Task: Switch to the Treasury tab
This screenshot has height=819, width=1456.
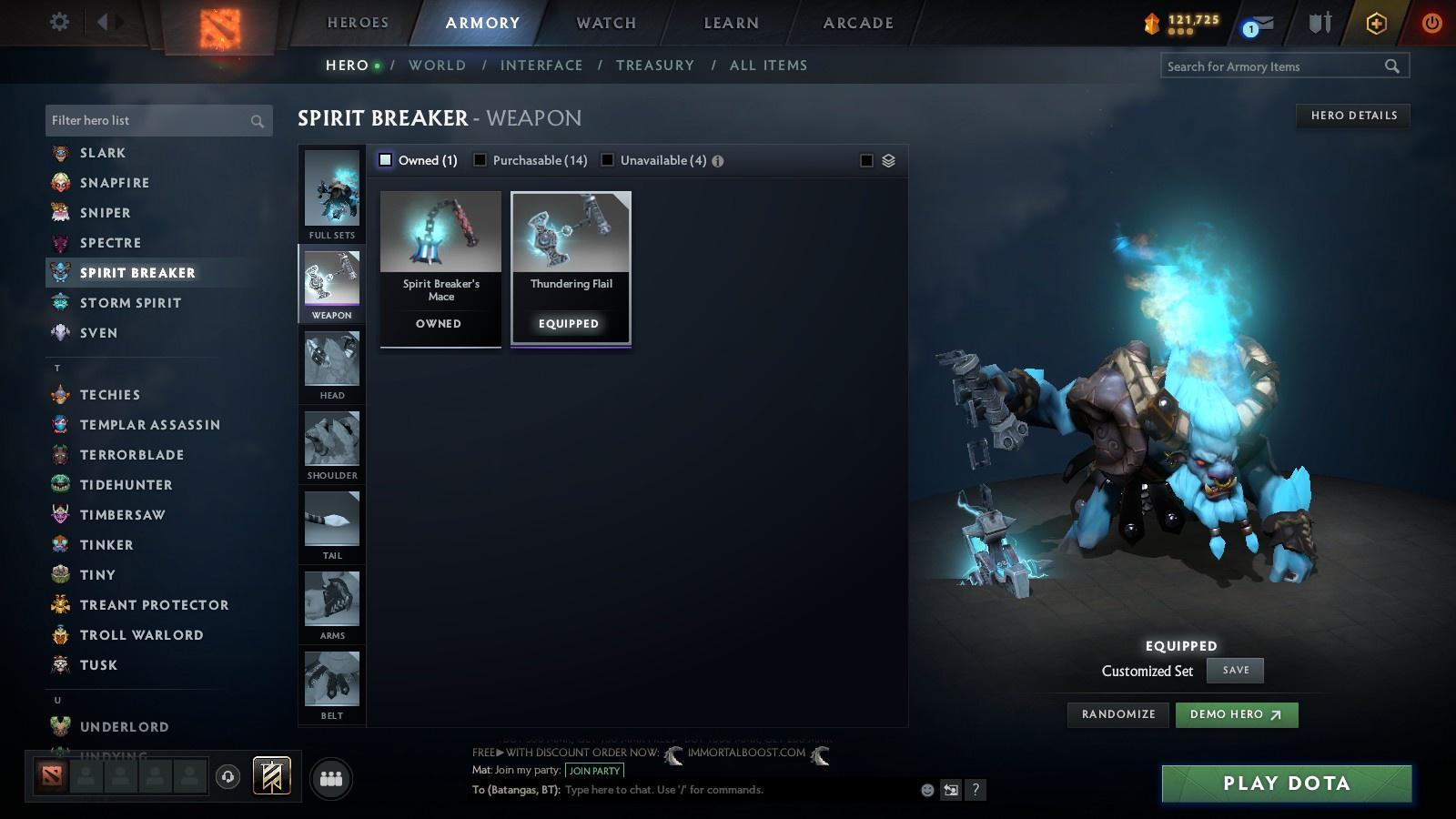Action: point(654,65)
